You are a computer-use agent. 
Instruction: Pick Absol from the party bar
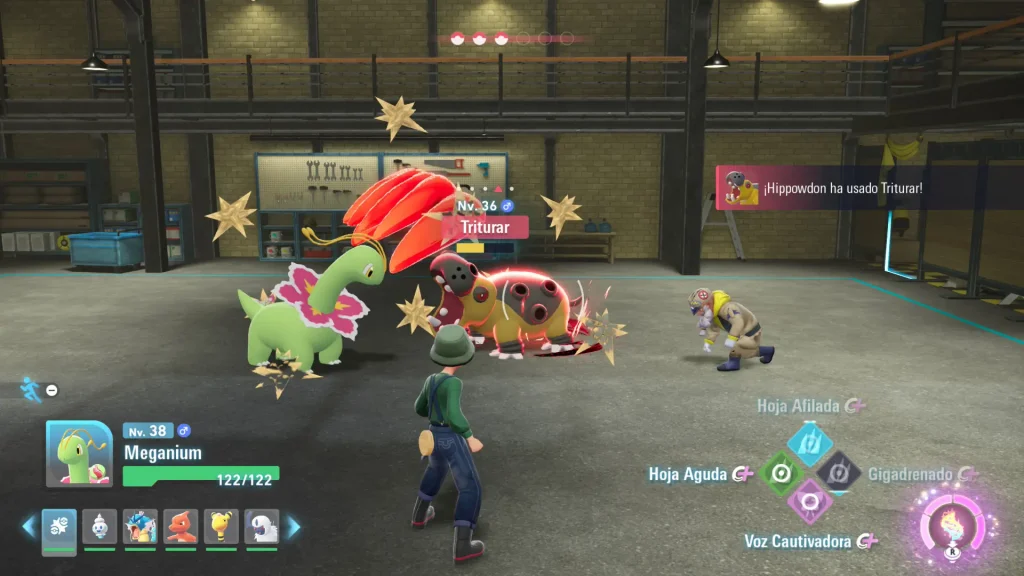pos(262,527)
